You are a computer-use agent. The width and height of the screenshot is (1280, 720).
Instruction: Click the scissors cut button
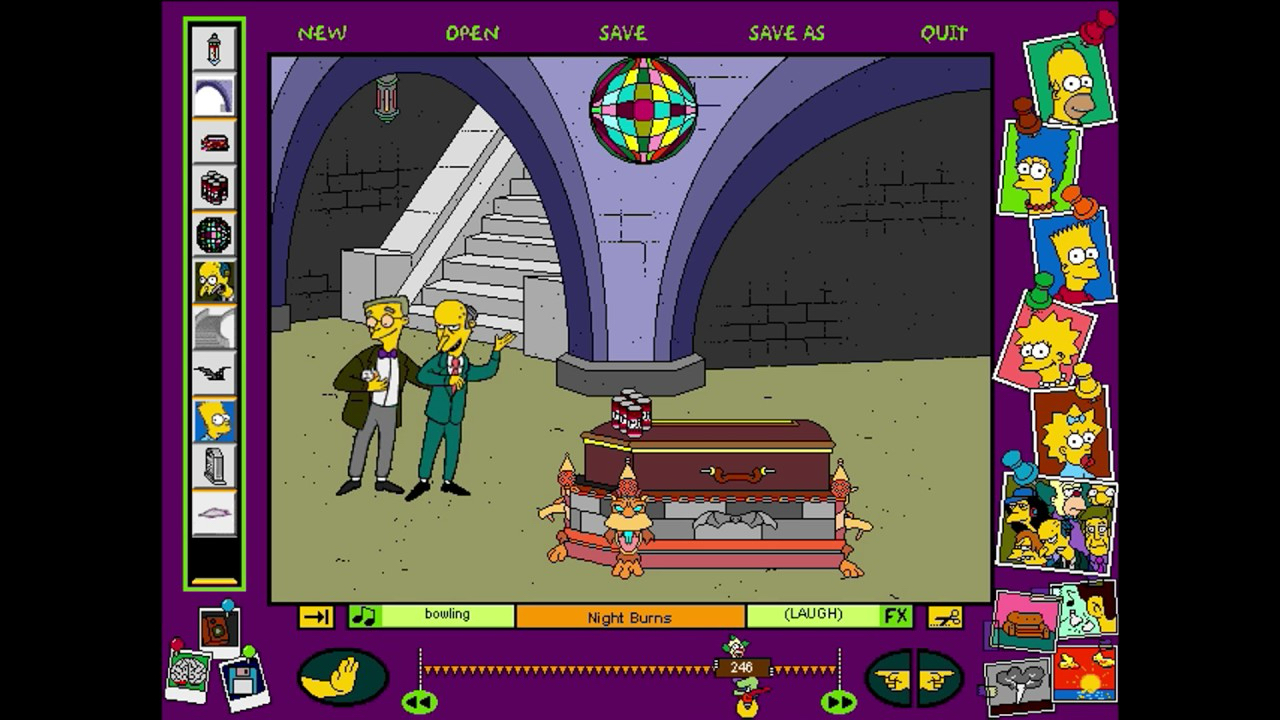pos(944,616)
